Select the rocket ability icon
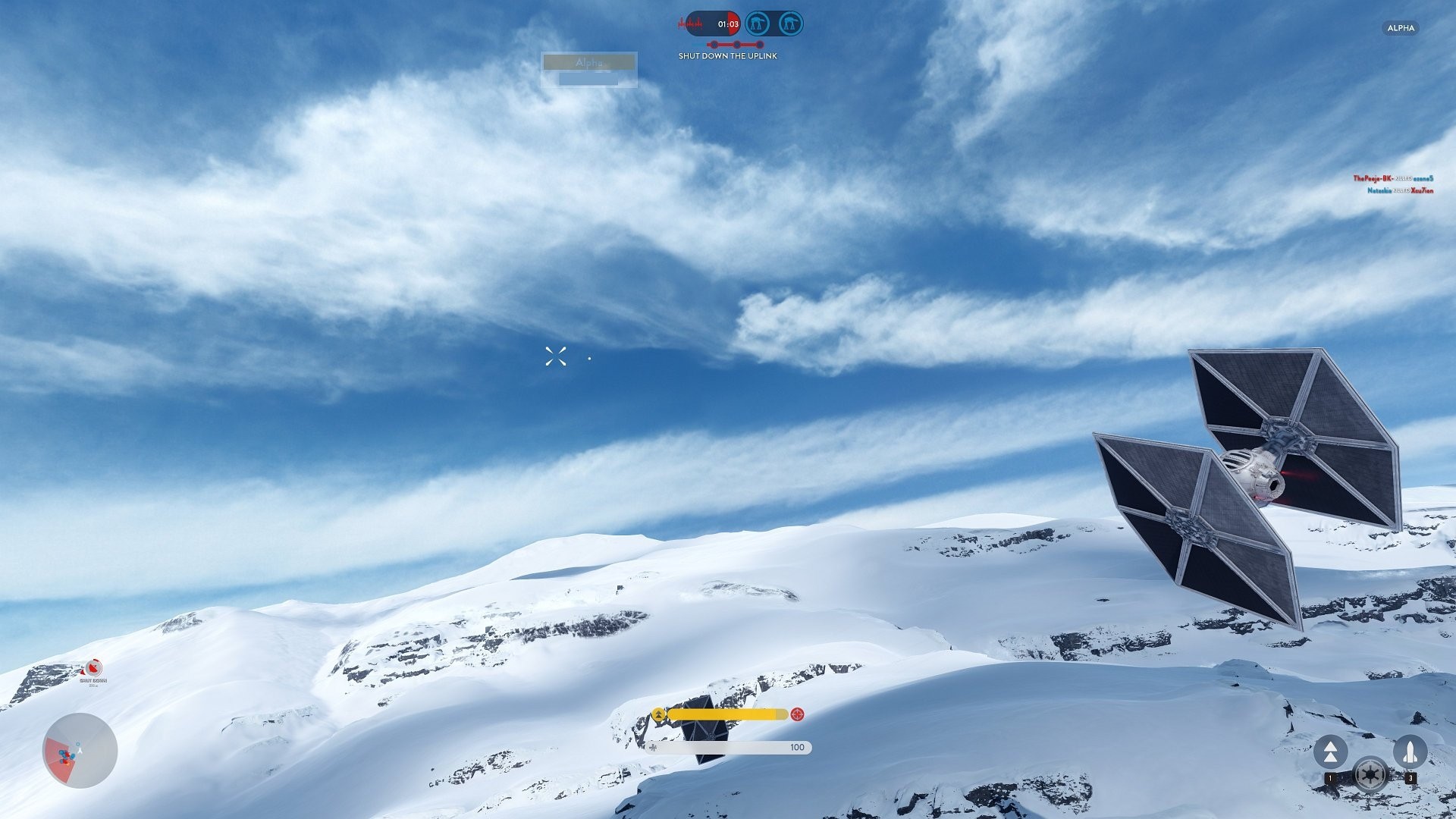This screenshot has width=1456, height=819. pos(1409,752)
